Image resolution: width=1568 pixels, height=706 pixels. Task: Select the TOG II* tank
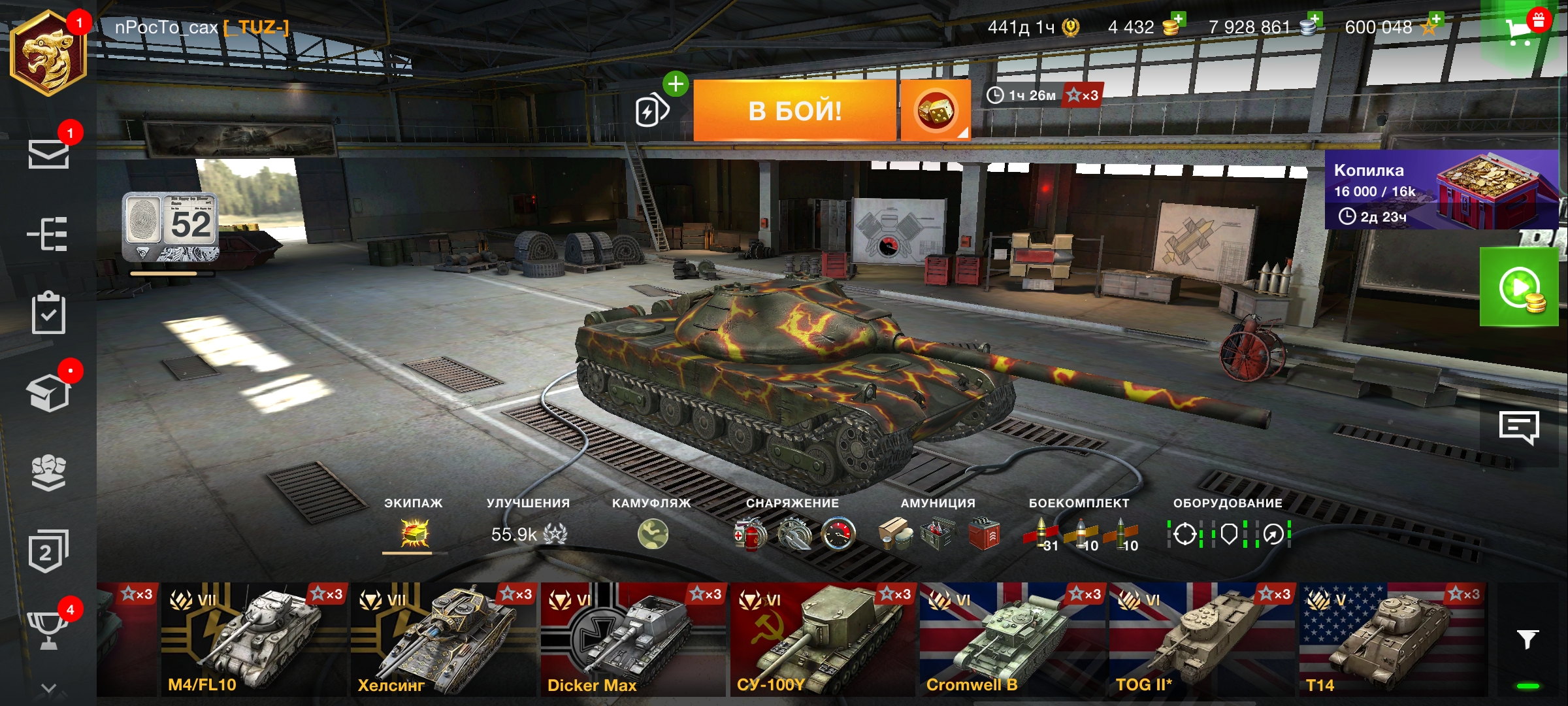1202,639
